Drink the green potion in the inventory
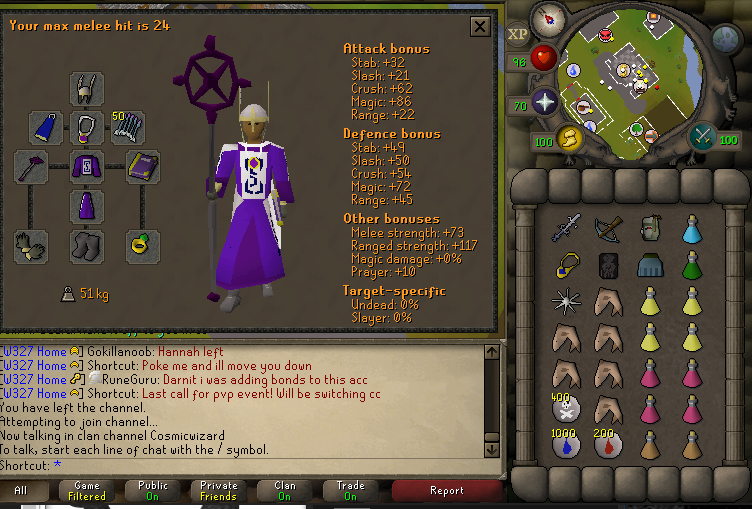 pos(692,266)
